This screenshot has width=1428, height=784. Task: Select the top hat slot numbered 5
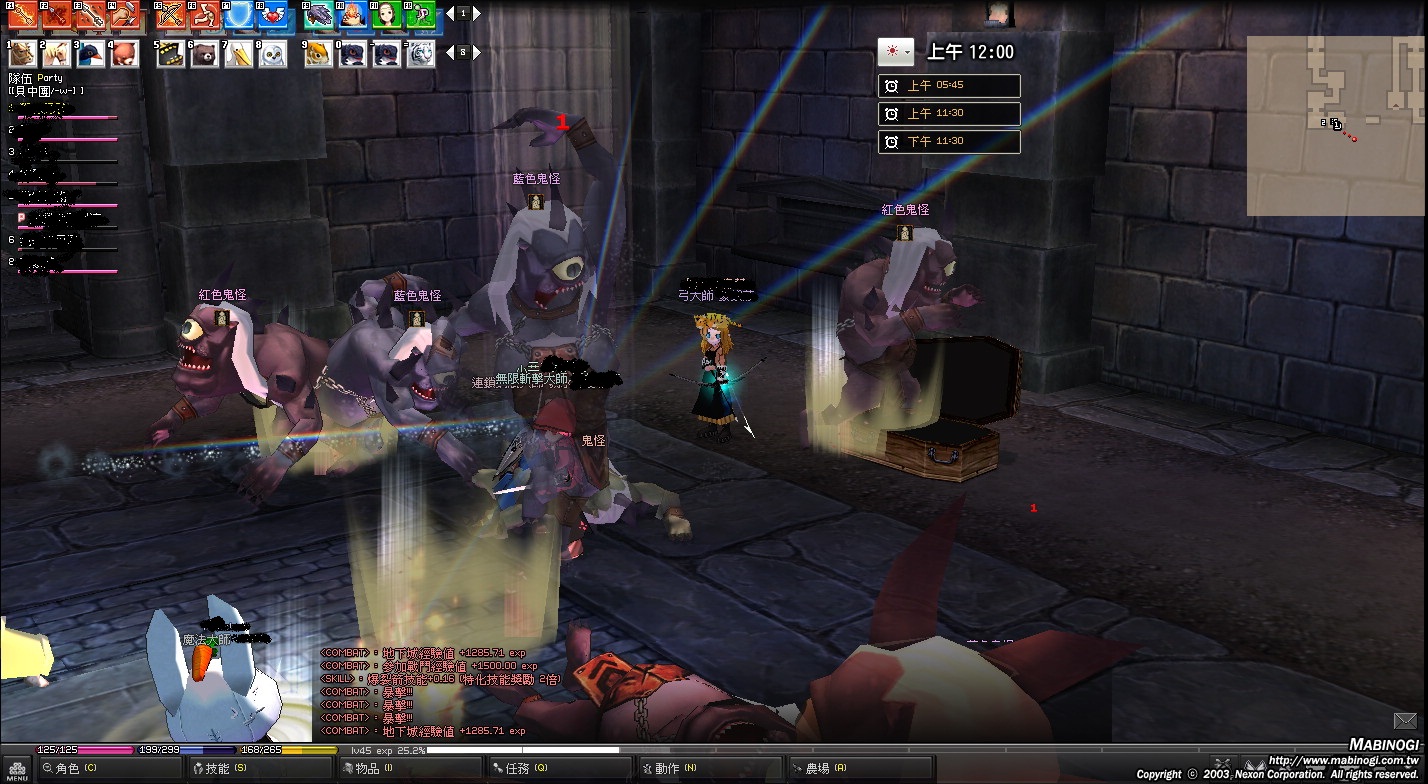[171, 54]
